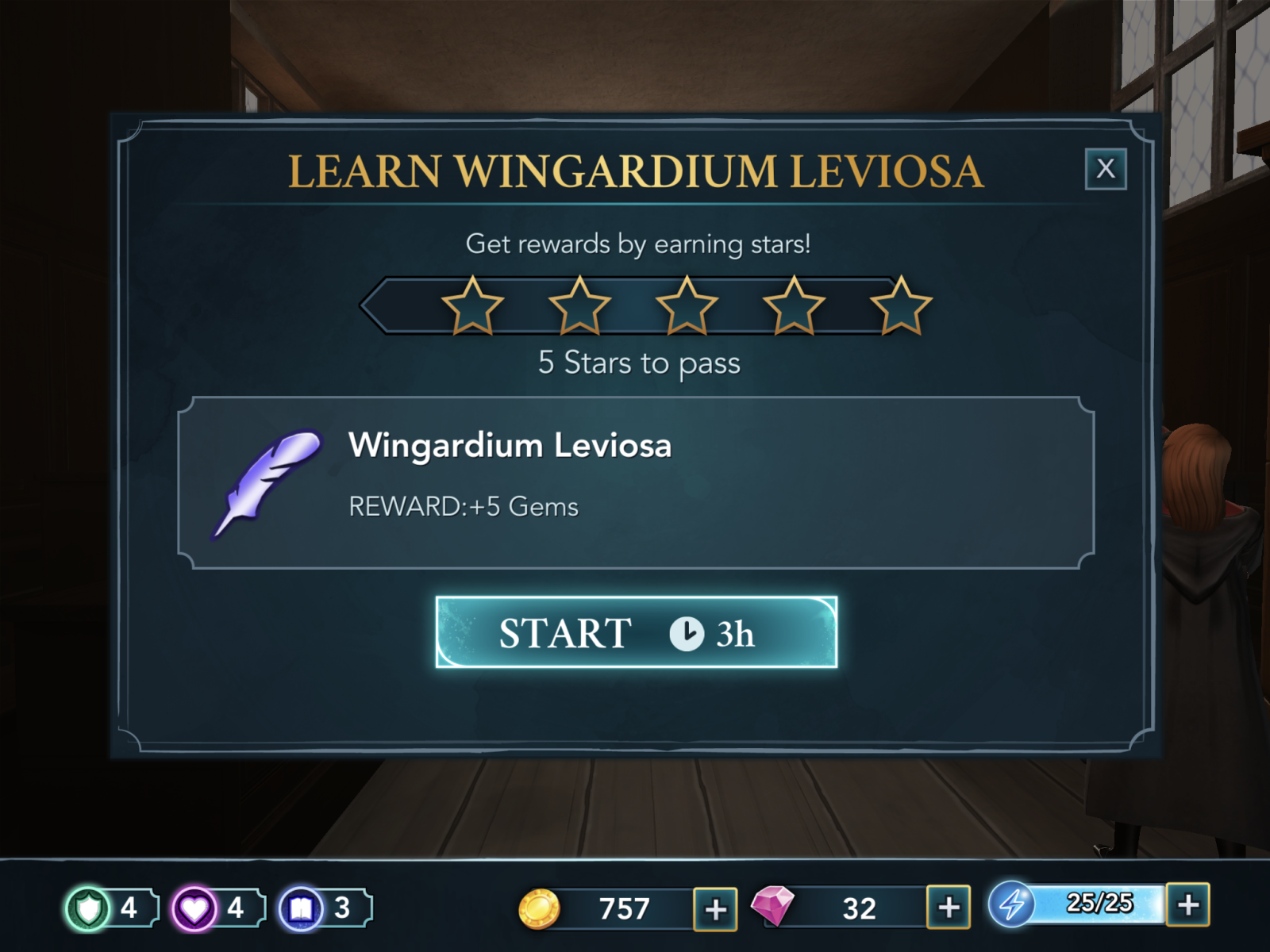Open the green shield Courage attribute
This screenshot has height=952, width=1270.
point(89,908)
